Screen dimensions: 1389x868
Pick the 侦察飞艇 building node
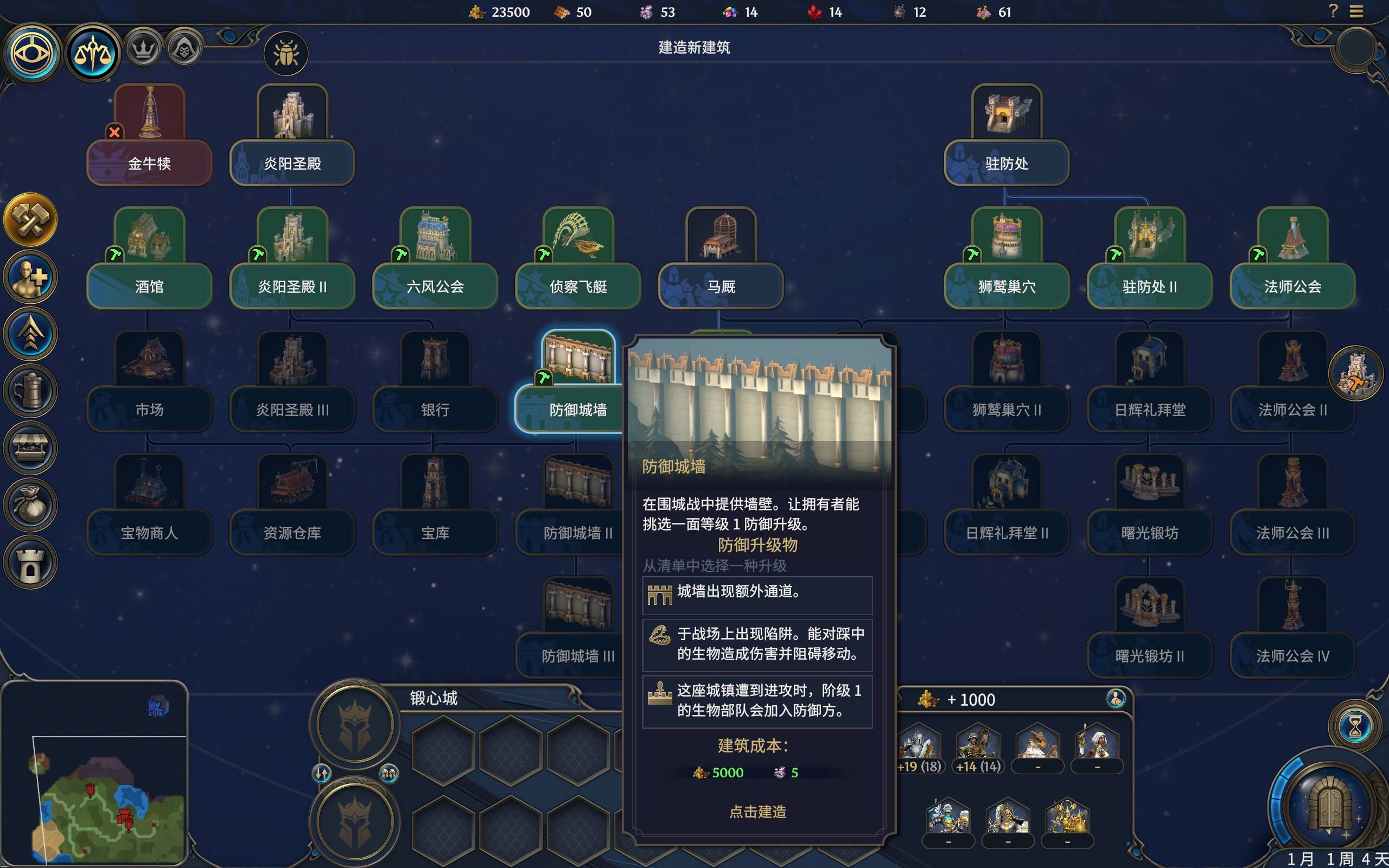point(578,285)
